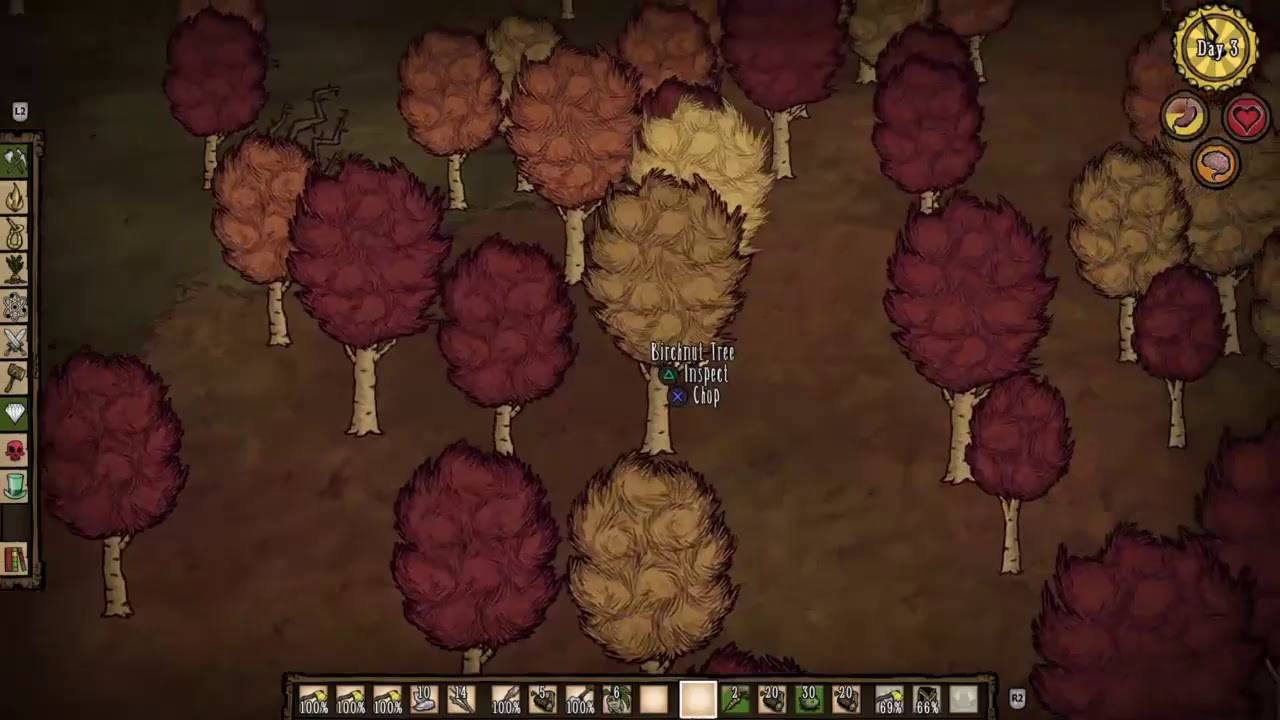This screenshot has width=1280, height=720.
Task: Click the 66% durability gear item
Action: pyautogui.click(x=926, y=698)
